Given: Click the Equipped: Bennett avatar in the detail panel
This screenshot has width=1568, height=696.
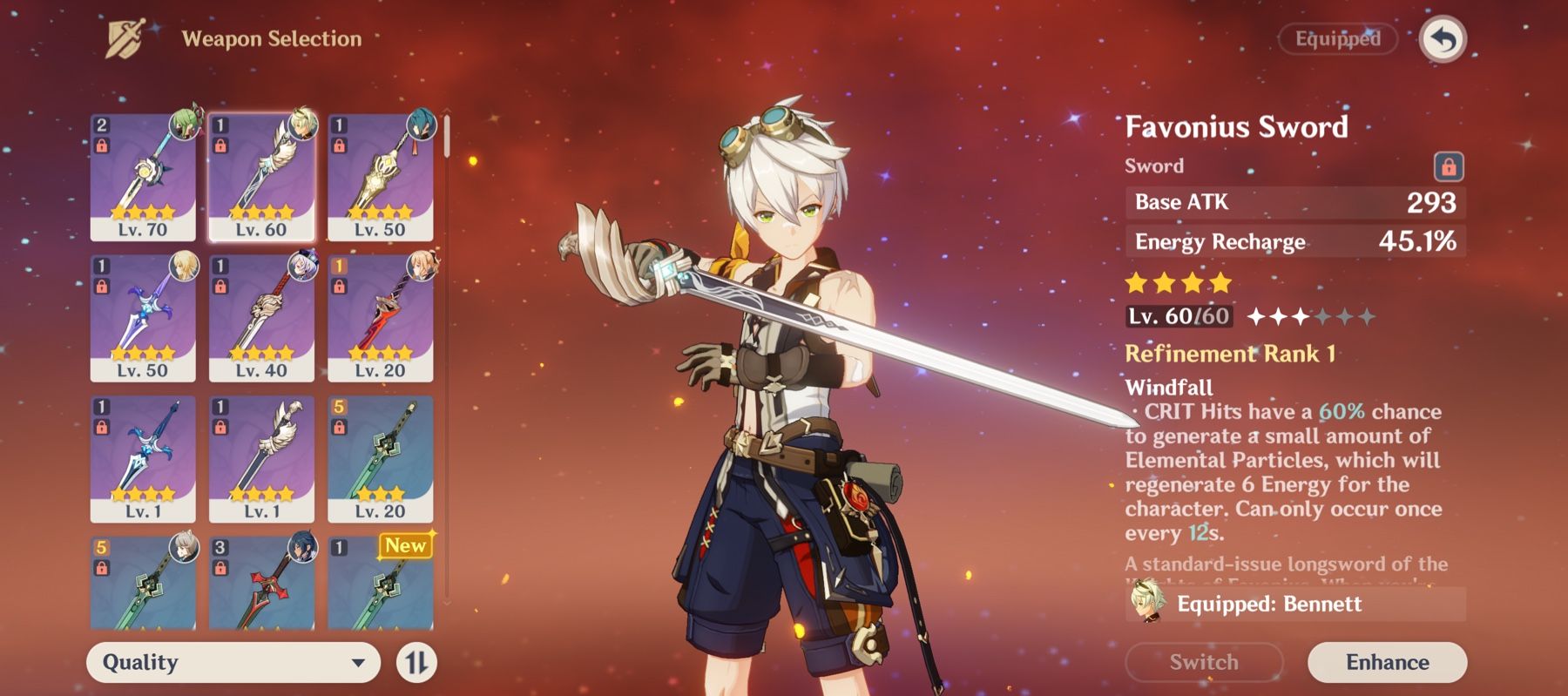Looking at the screenshot, I should click(x=1148, y=605).
